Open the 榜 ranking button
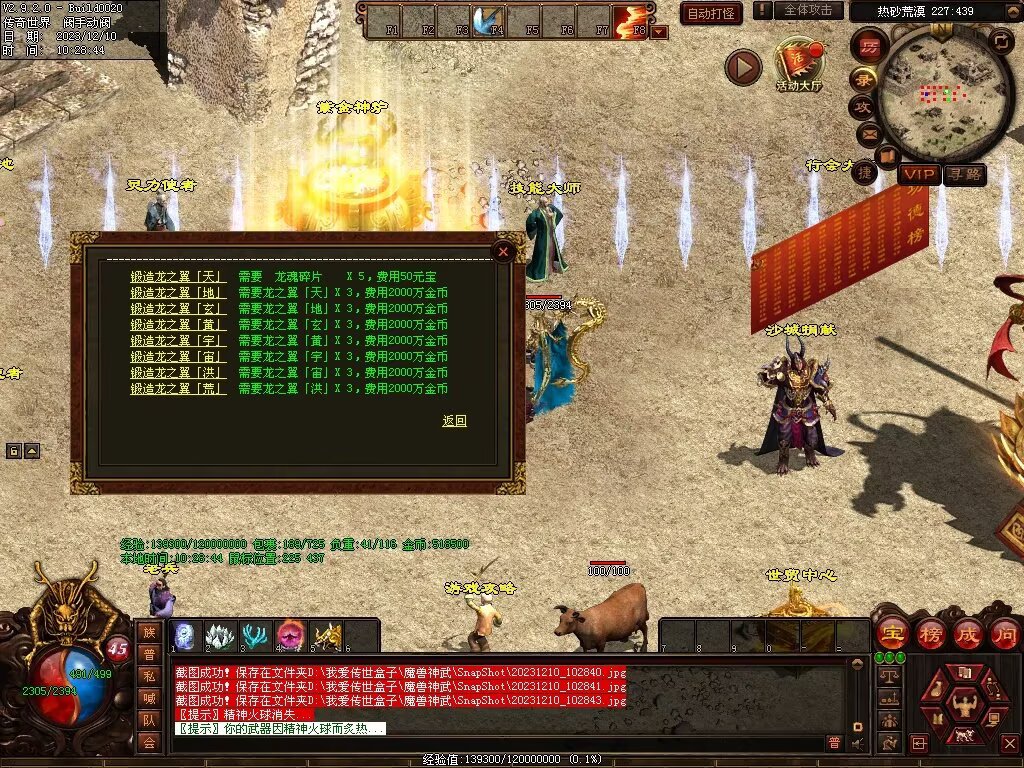1024x768 pixels. coord(930,633)
